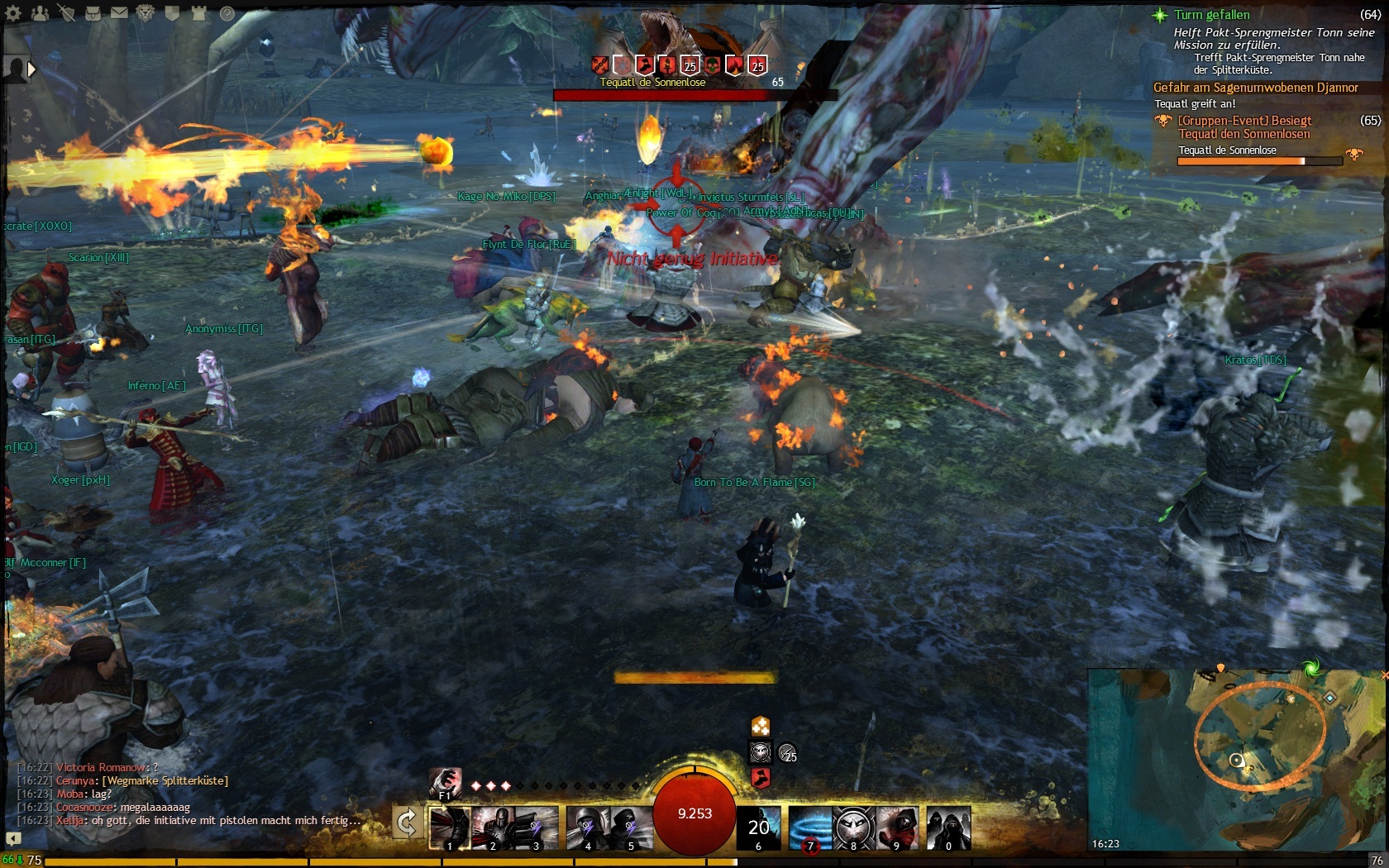This screenshot has height=868, width=1389.
Task: Open the help question mark icon
Action: click(x=227, y=13)
